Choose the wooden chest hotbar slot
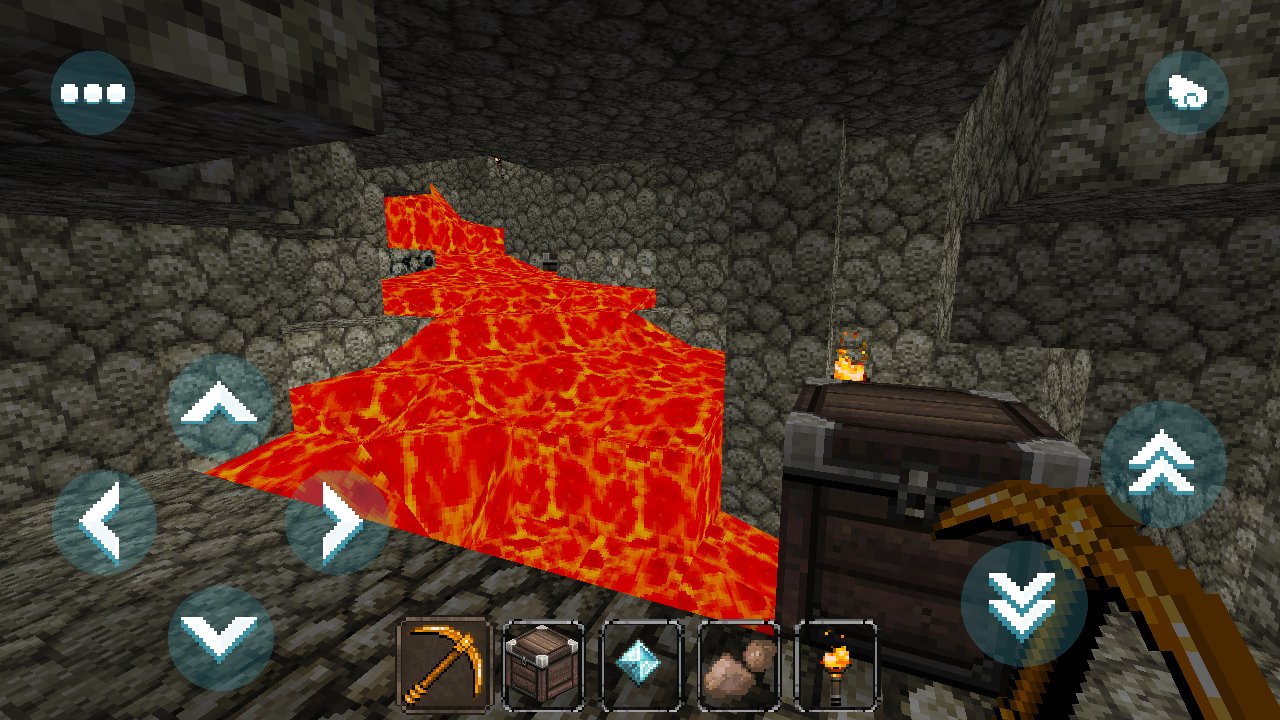Screen dimensions: 1280x720 pos(544,665)
